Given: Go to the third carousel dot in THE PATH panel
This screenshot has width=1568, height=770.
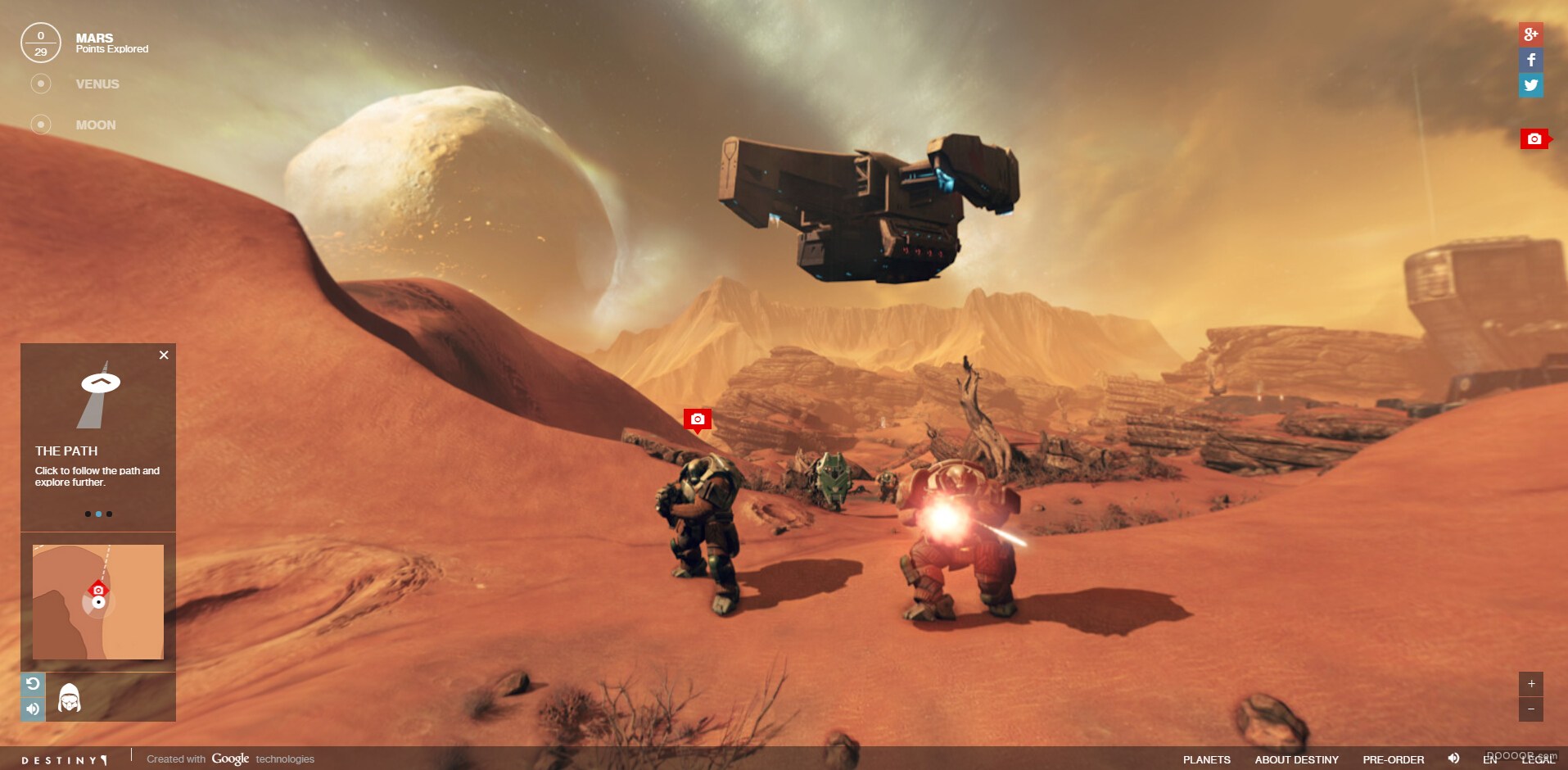Looking at the screenshot, I should tap(109, 514).
